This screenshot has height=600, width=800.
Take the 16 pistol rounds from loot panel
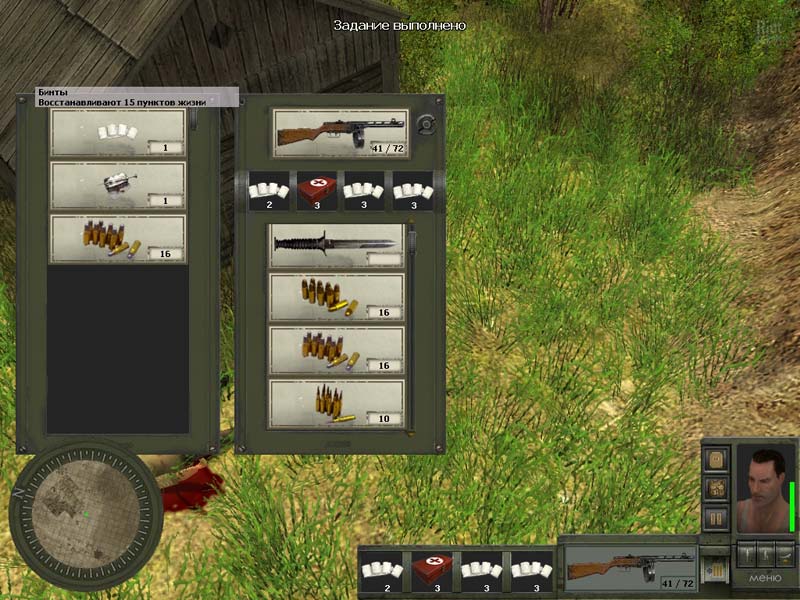(x=117, y=239)
